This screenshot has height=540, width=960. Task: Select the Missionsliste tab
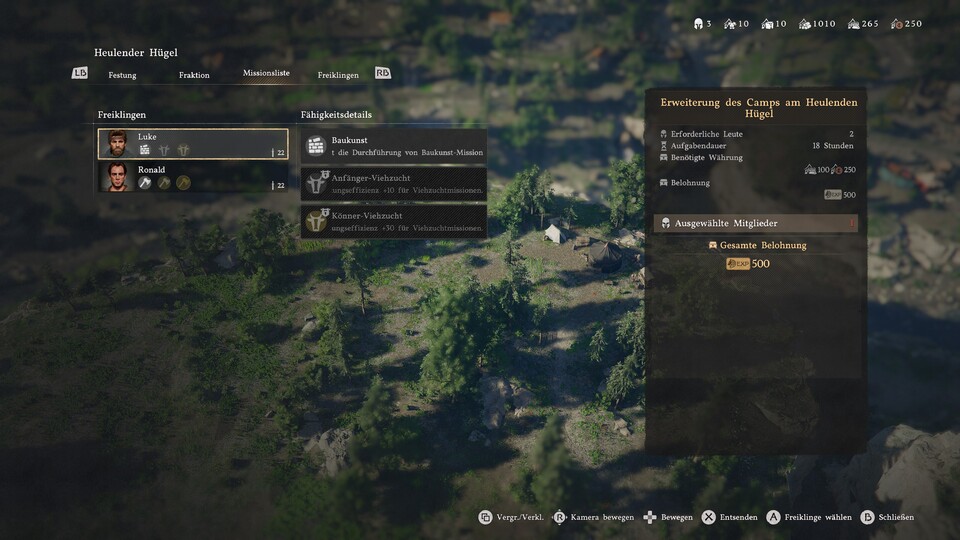[266, 74]
